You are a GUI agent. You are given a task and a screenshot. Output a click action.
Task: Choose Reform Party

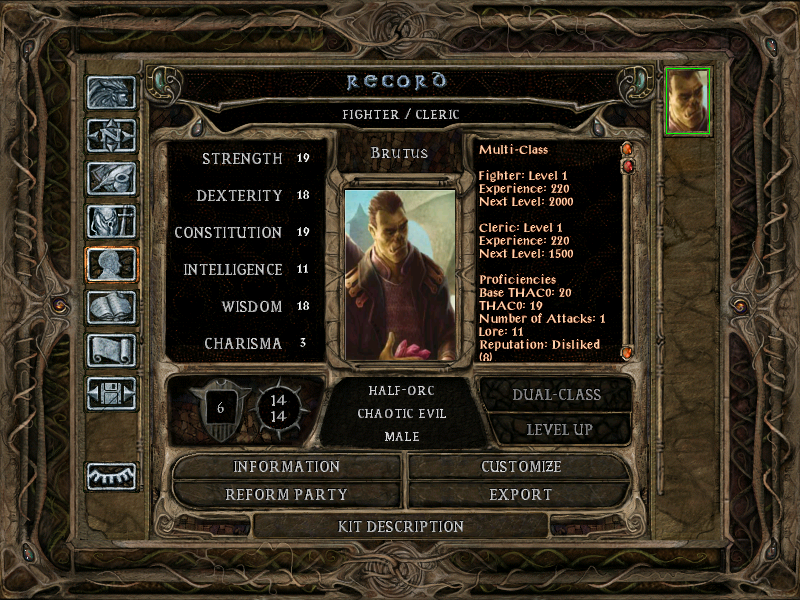(x=287, y=495)
